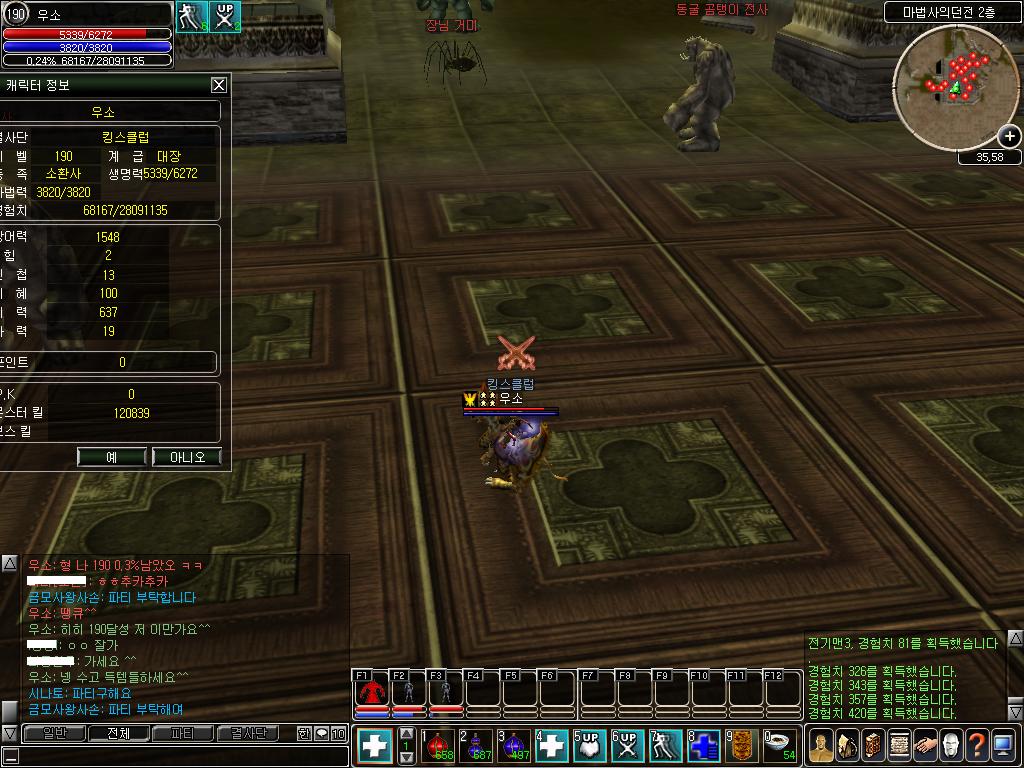Click the hotbar page up arrow
The image size is (1024, 768).
pyautogui.click(x=406, y=733)
